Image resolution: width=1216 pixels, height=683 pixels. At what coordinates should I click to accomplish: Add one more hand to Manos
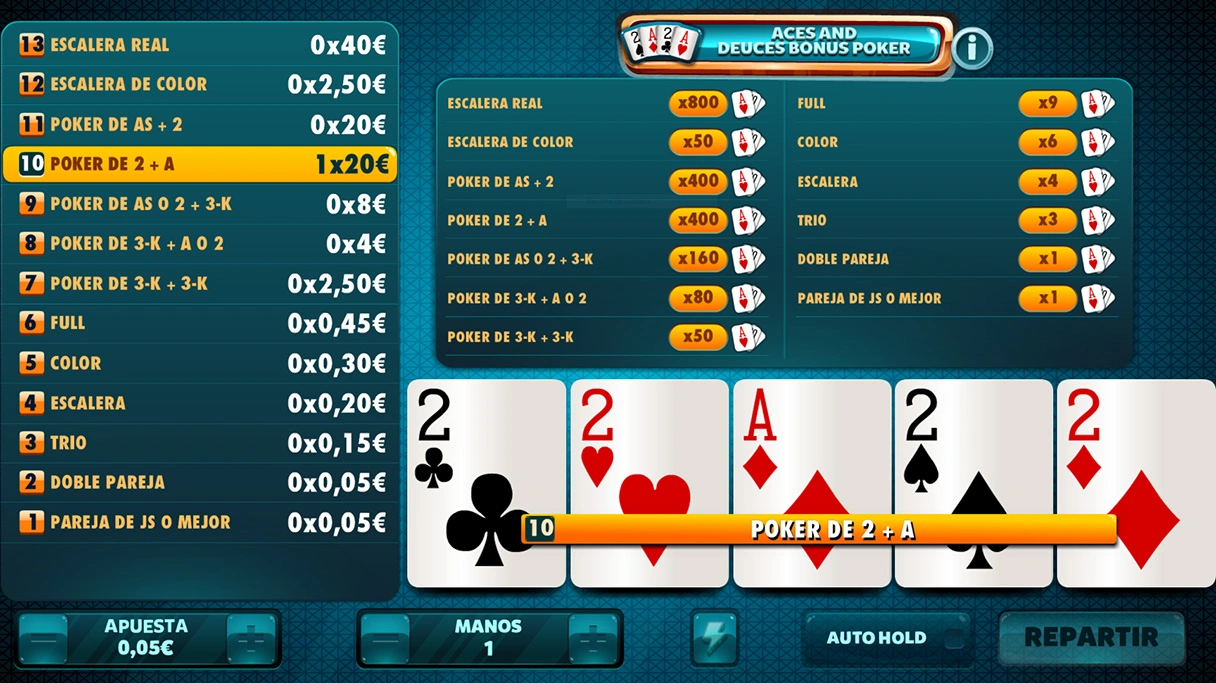[x=593, y=638]
